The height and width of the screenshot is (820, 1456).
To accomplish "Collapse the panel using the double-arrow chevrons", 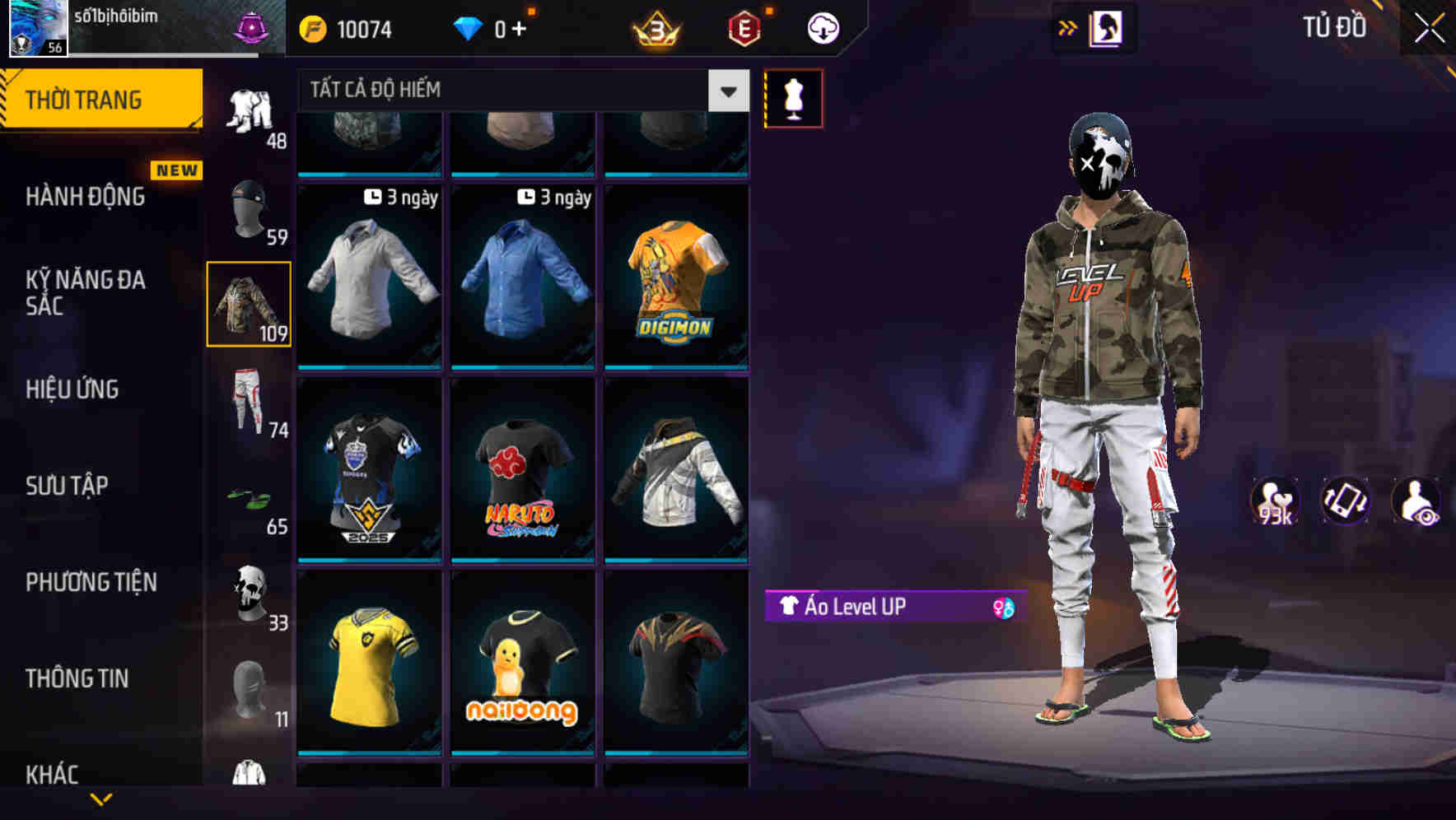I will point(1068,27).
